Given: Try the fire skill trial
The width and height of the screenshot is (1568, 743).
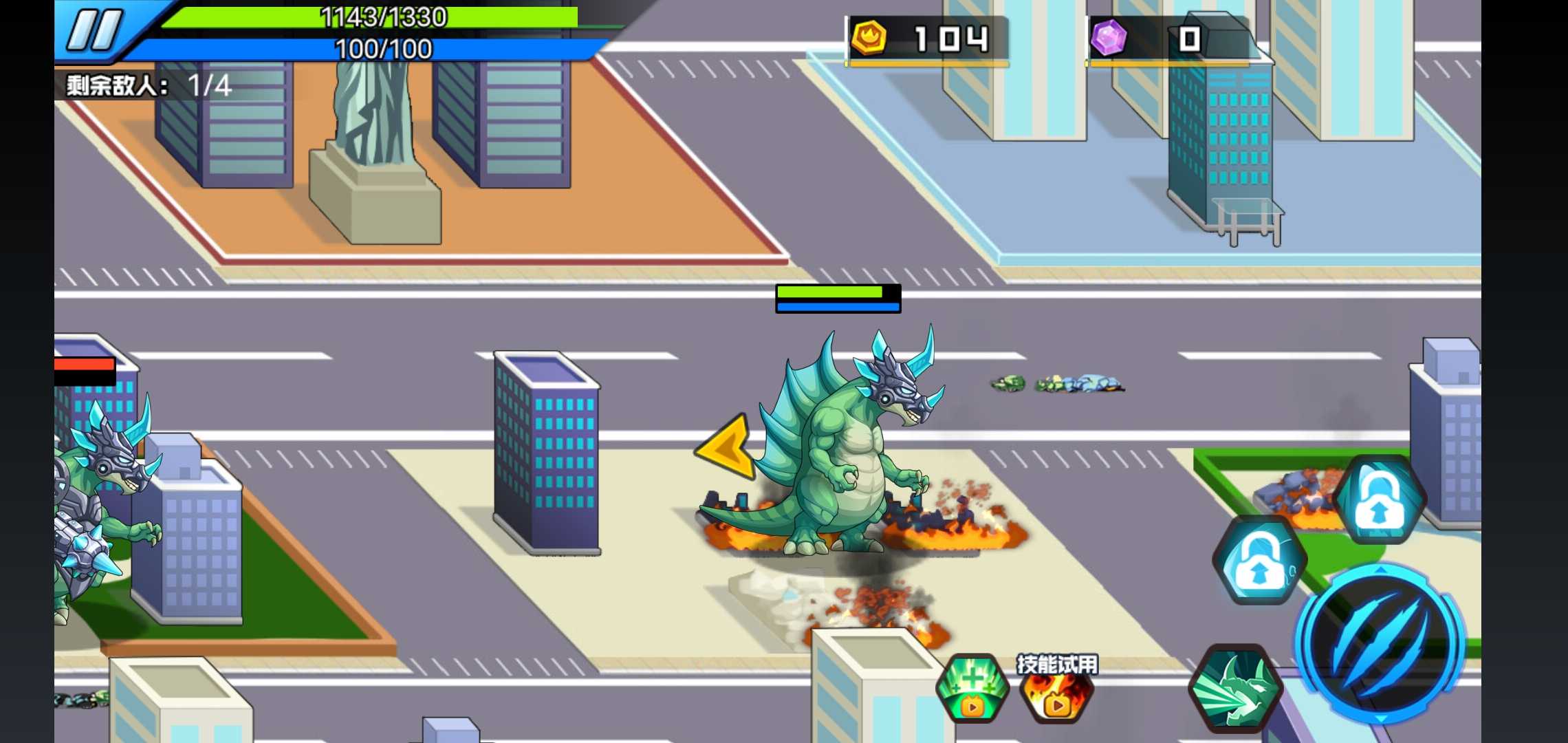Looking at the screenshot, I should pos(1057,691).
